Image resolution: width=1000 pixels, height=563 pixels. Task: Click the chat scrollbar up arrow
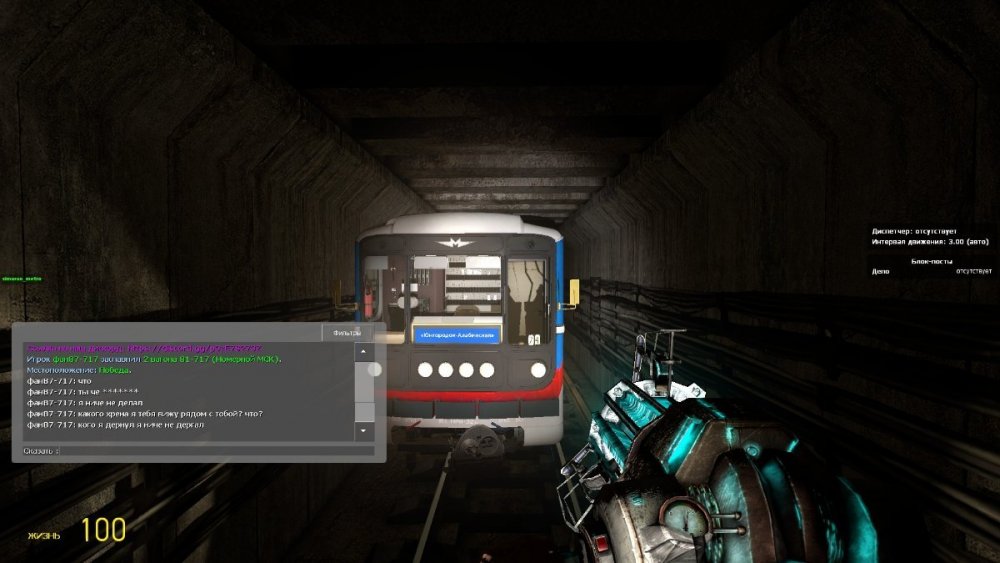click(x=364, y=352)
